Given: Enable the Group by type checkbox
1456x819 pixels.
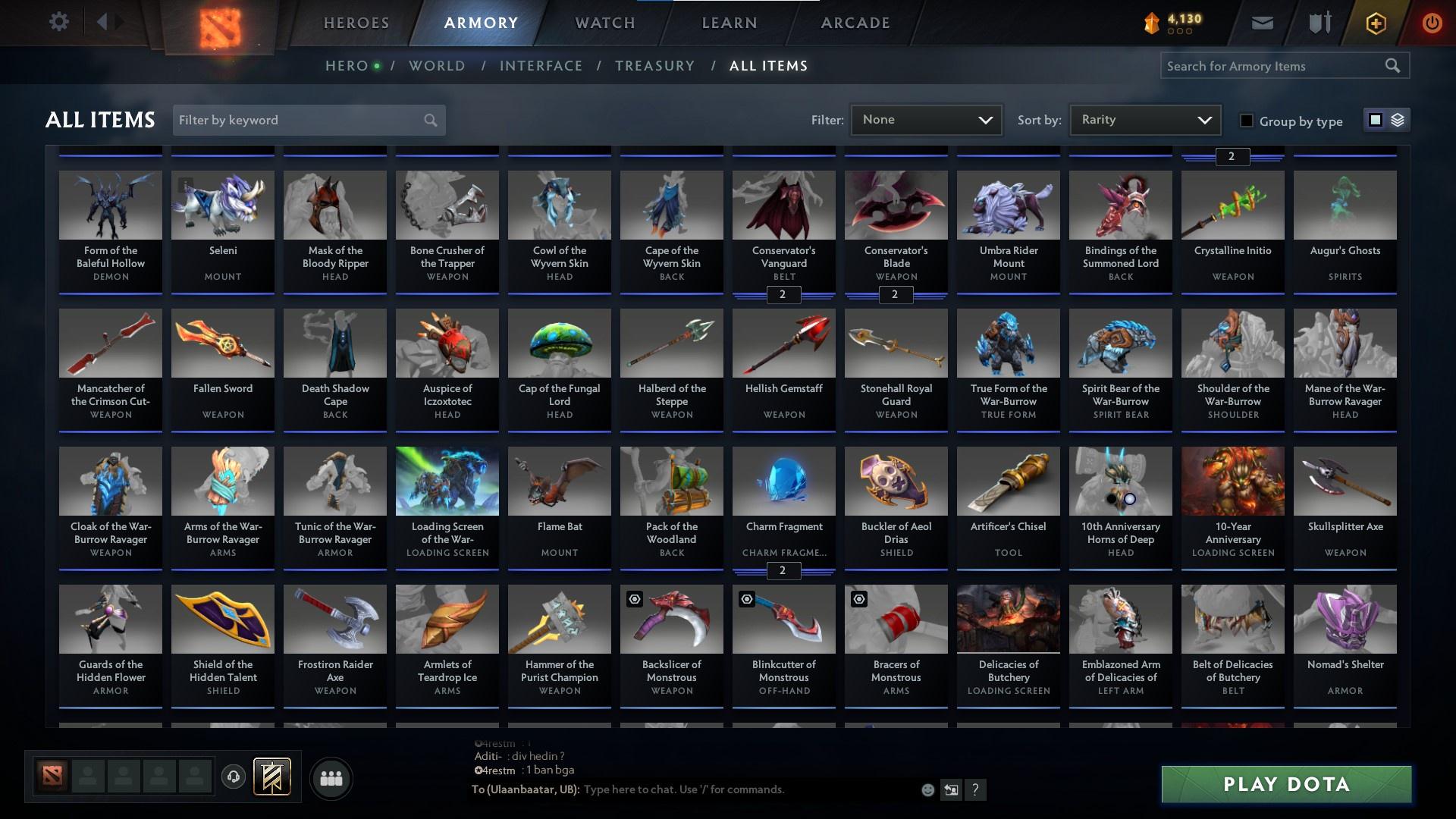Looking at the screenshot, I should 1247,121.
